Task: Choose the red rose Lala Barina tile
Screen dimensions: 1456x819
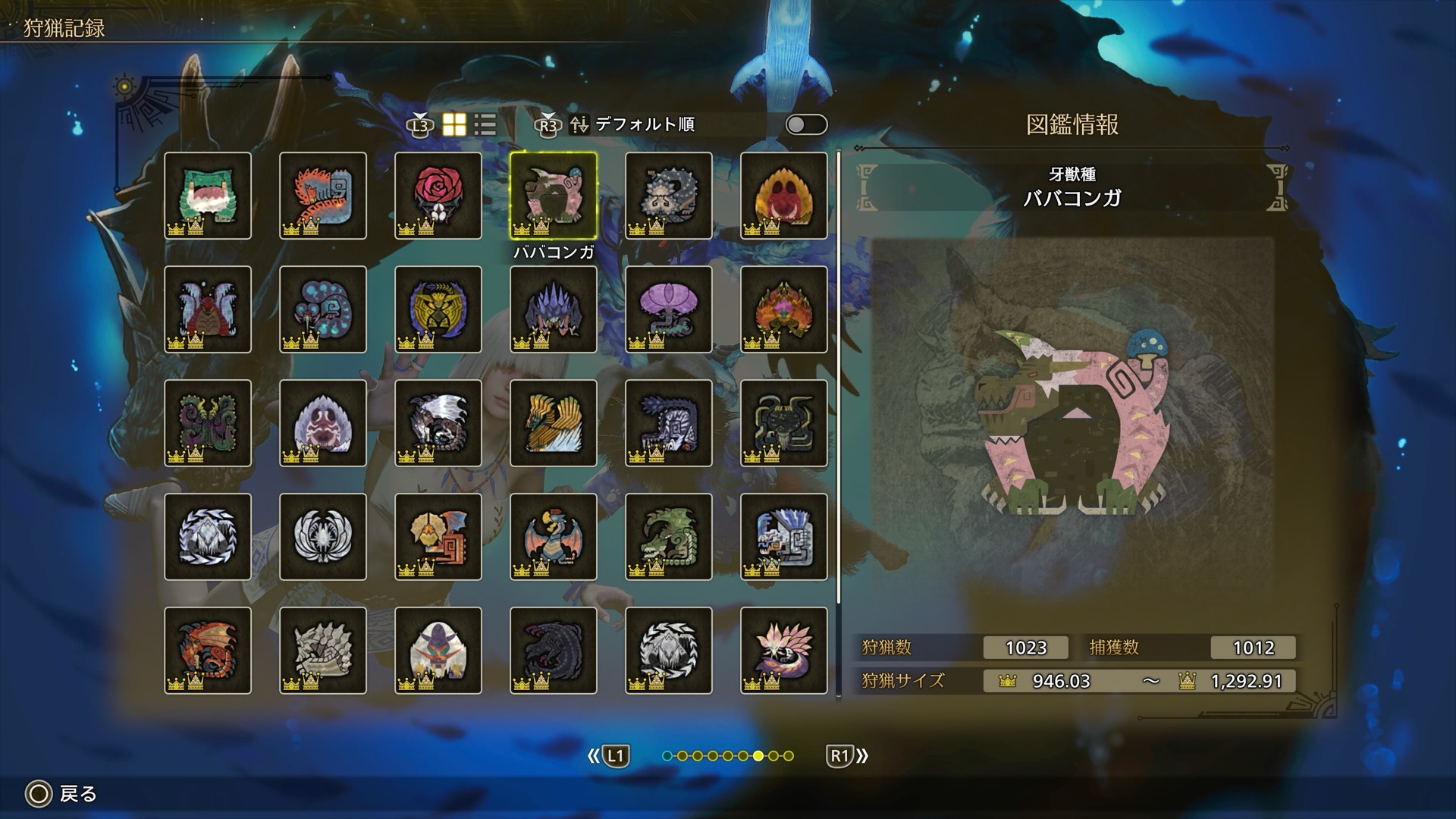Action: (x=438, y=196)
